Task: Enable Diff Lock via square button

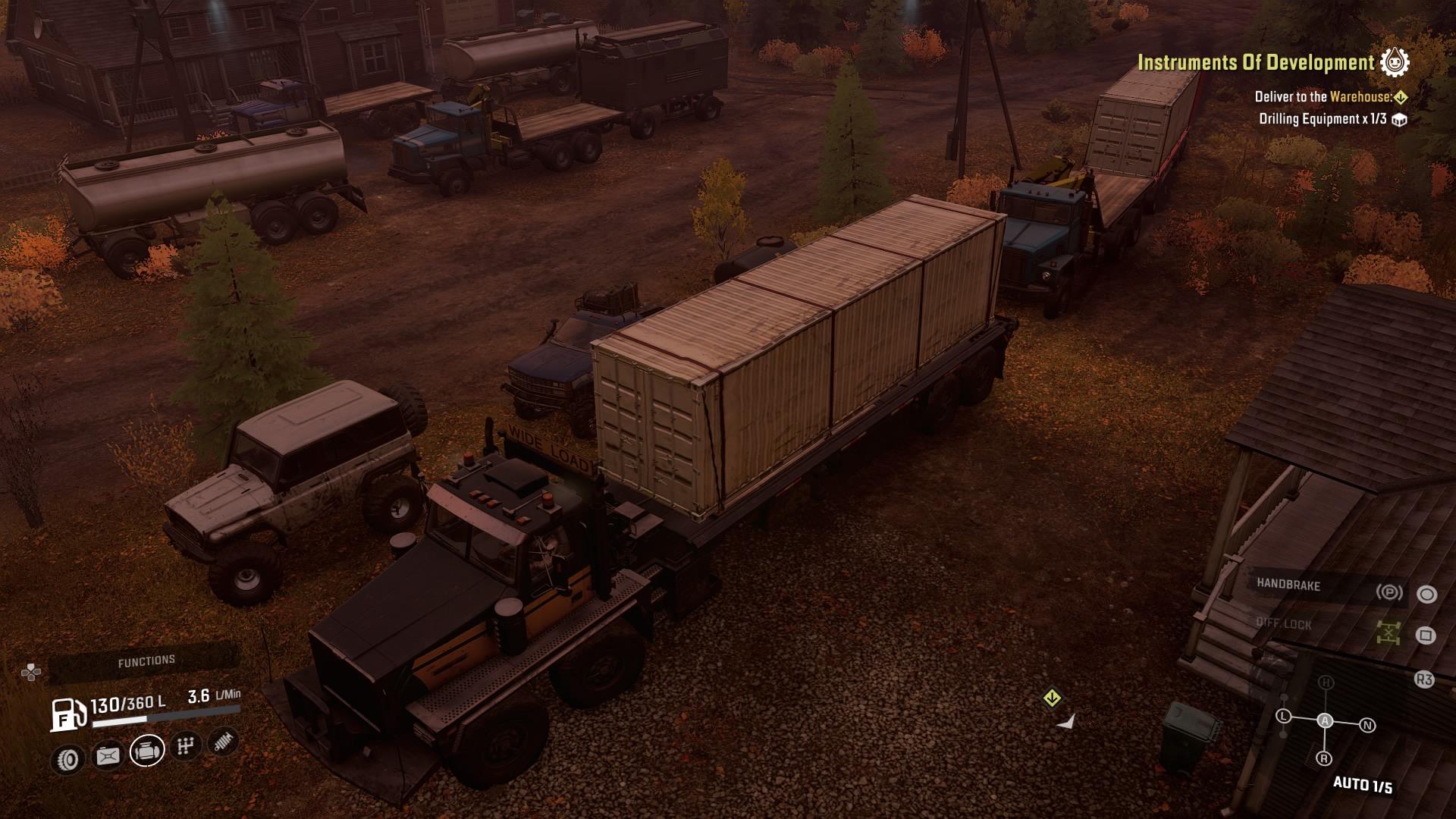Action: click(1425, 635)
